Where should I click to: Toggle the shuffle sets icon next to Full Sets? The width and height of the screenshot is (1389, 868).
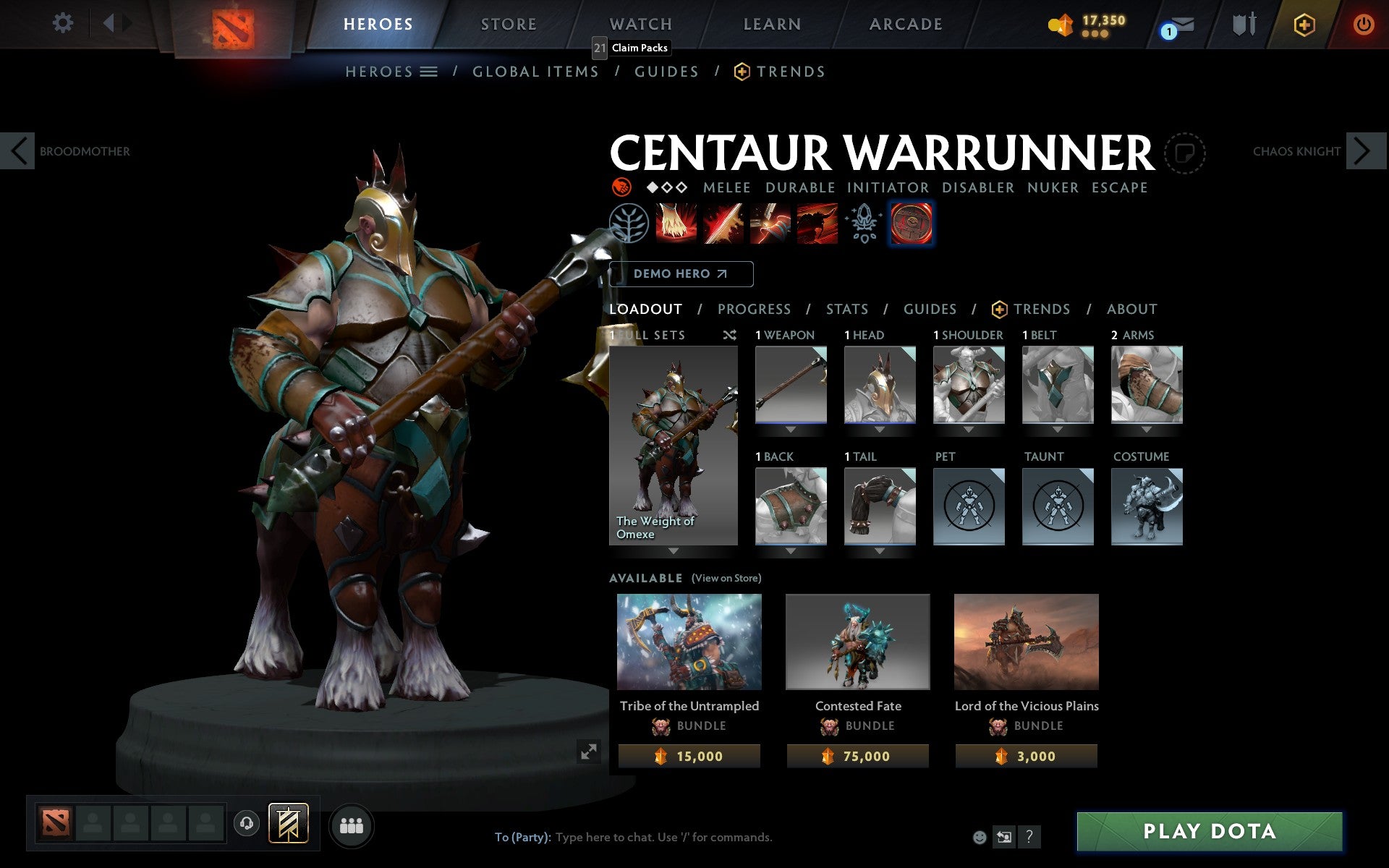click(x=729, y=335)
